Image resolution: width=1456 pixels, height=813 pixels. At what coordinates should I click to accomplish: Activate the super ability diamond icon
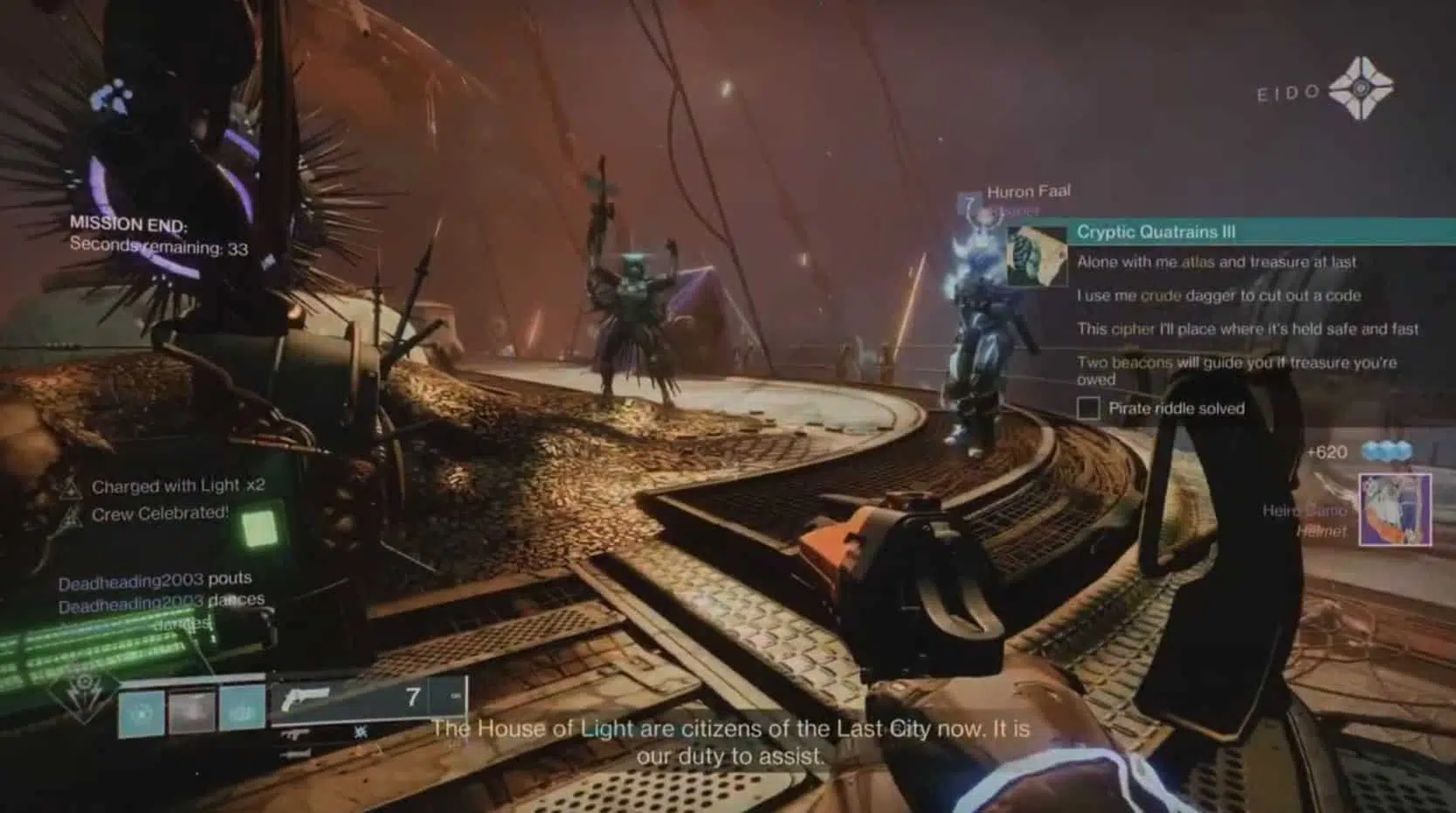(x=85, y=694)
